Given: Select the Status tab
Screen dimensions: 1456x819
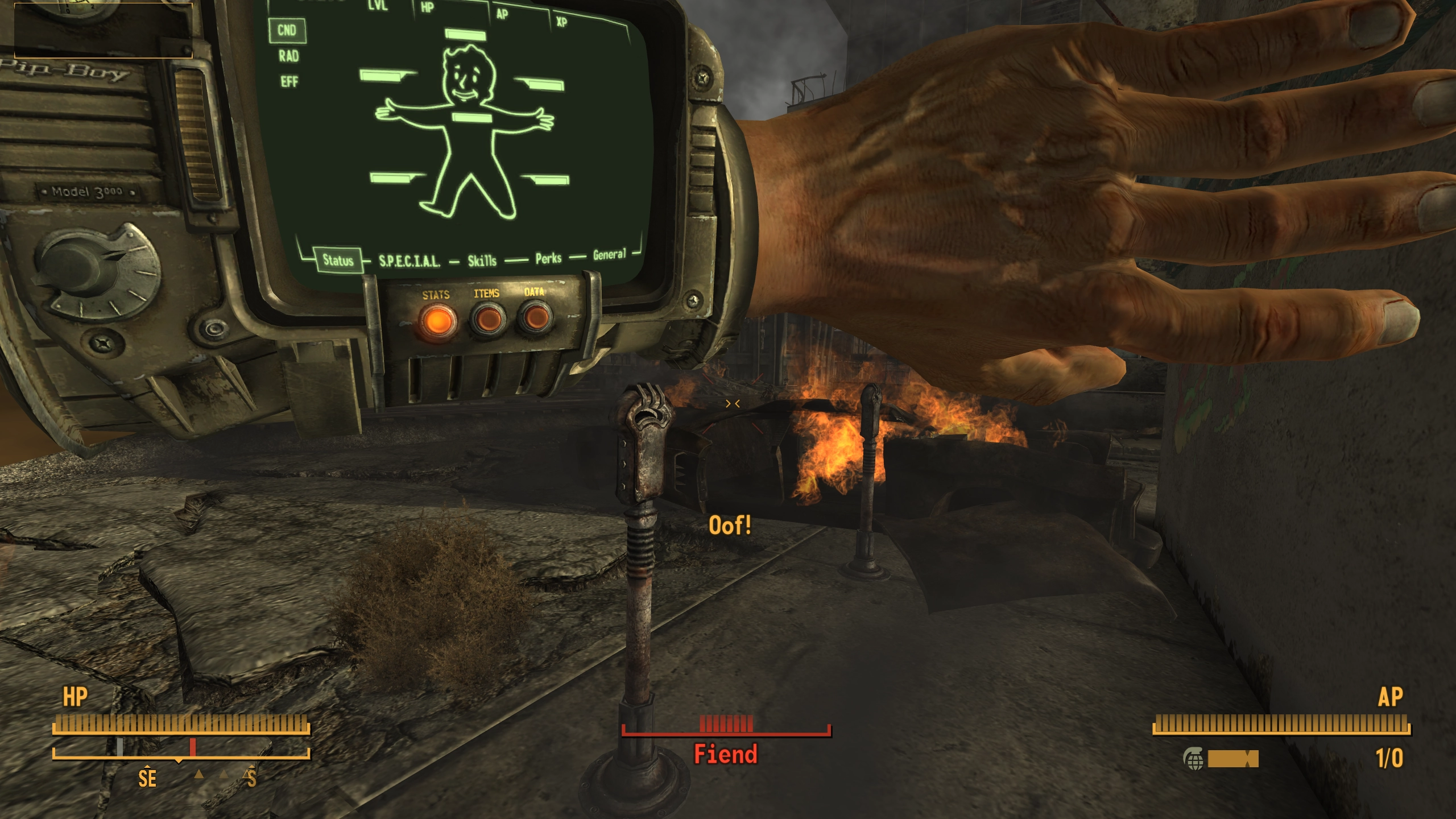Looking at the screenshot, I should coord(338,260).
